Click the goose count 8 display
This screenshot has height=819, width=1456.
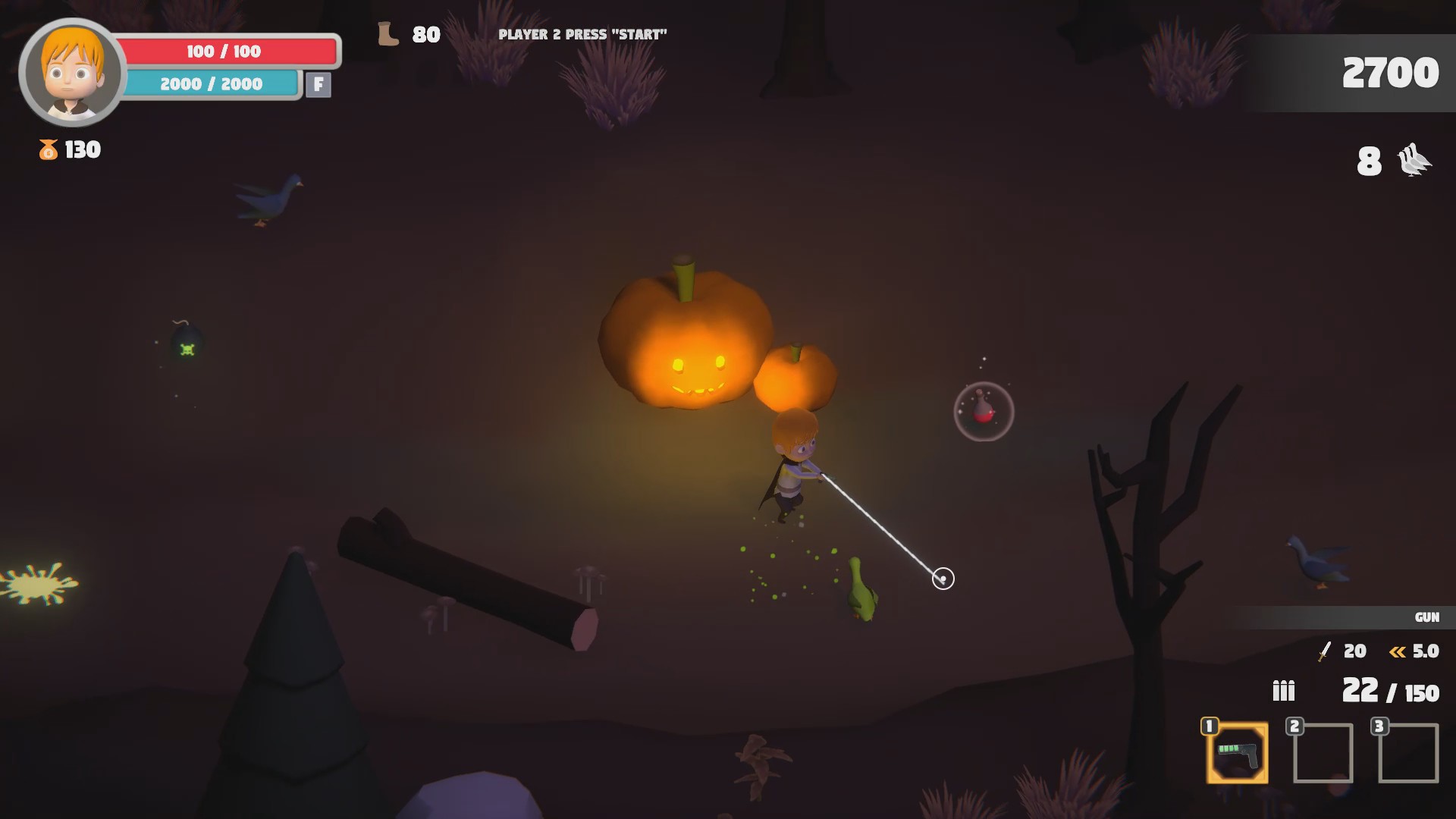[x=1370, y=161]
